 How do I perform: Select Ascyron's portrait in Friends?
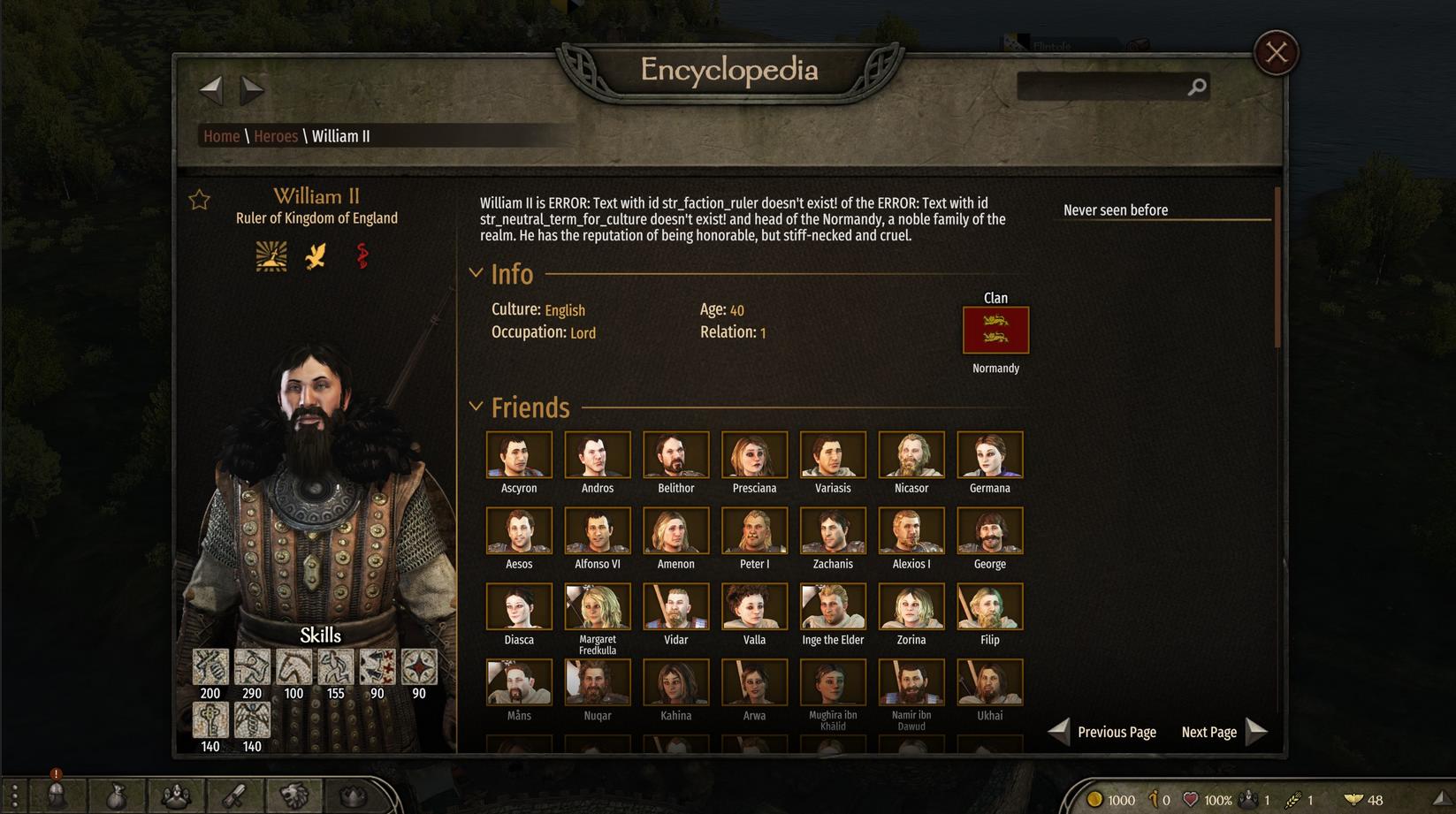[x=519, y=454]
